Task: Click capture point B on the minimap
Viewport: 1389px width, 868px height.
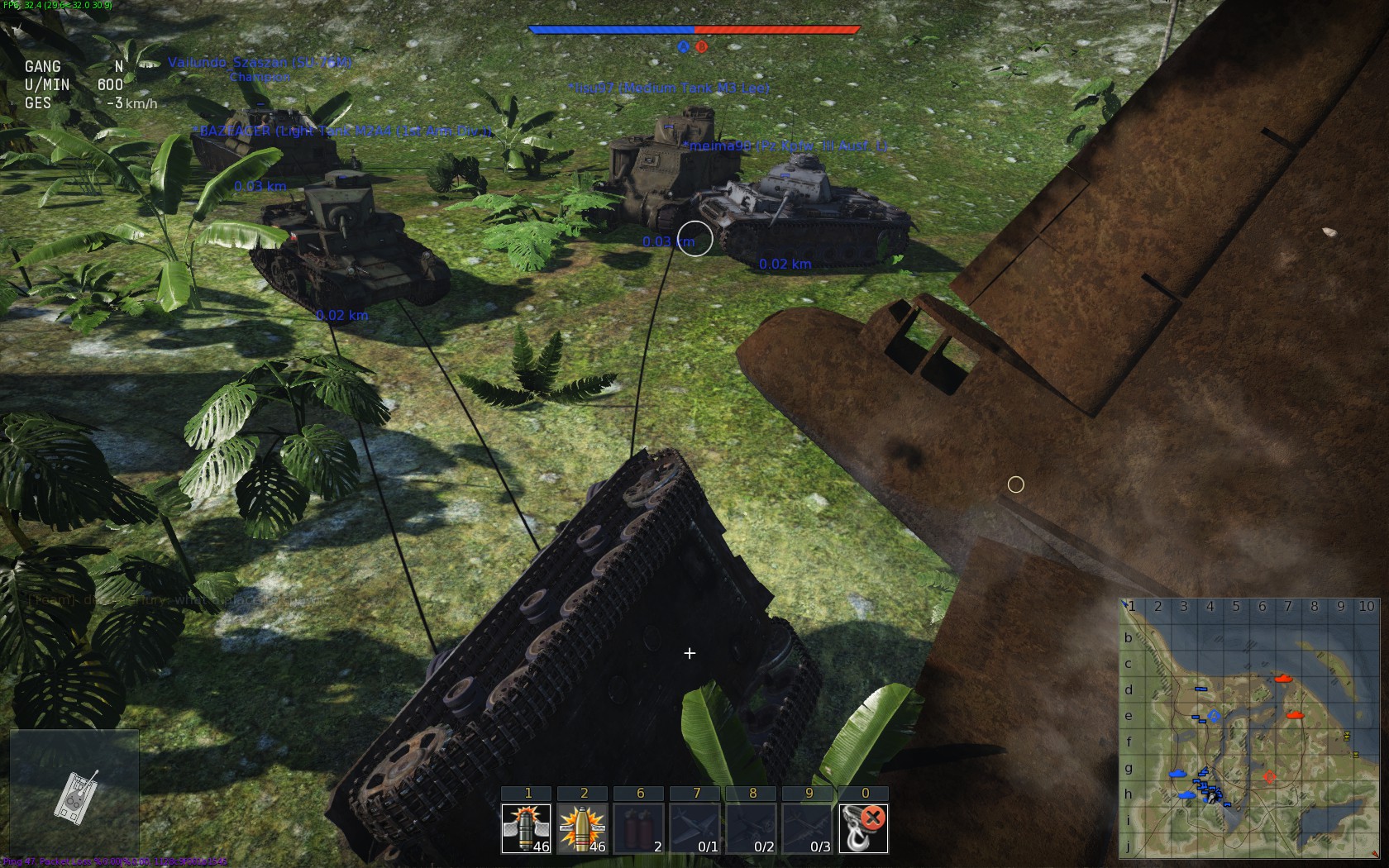Action: coord(1270,777)
